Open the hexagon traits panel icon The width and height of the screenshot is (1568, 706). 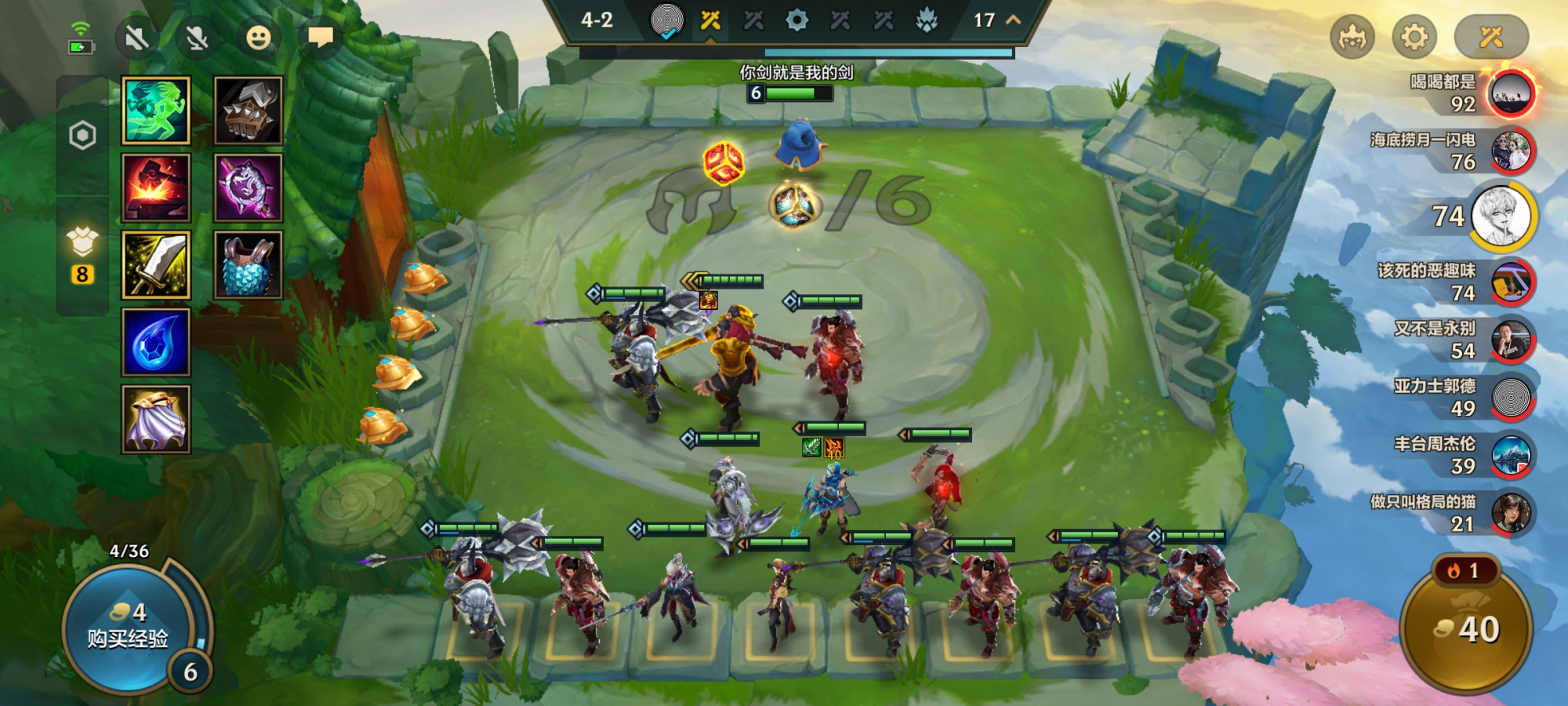pyautogui.click(x=82, y=136)
